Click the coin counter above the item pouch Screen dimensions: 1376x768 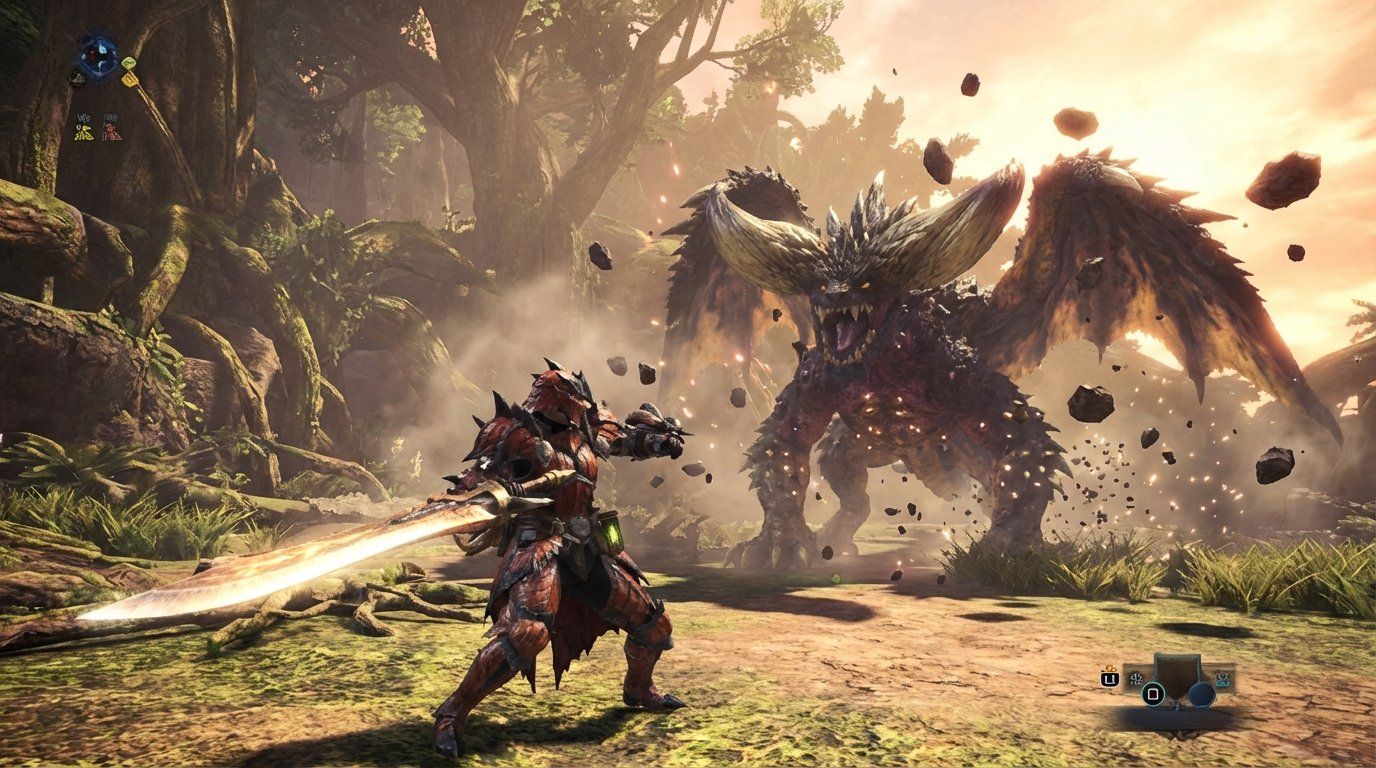pos(1110,668)
